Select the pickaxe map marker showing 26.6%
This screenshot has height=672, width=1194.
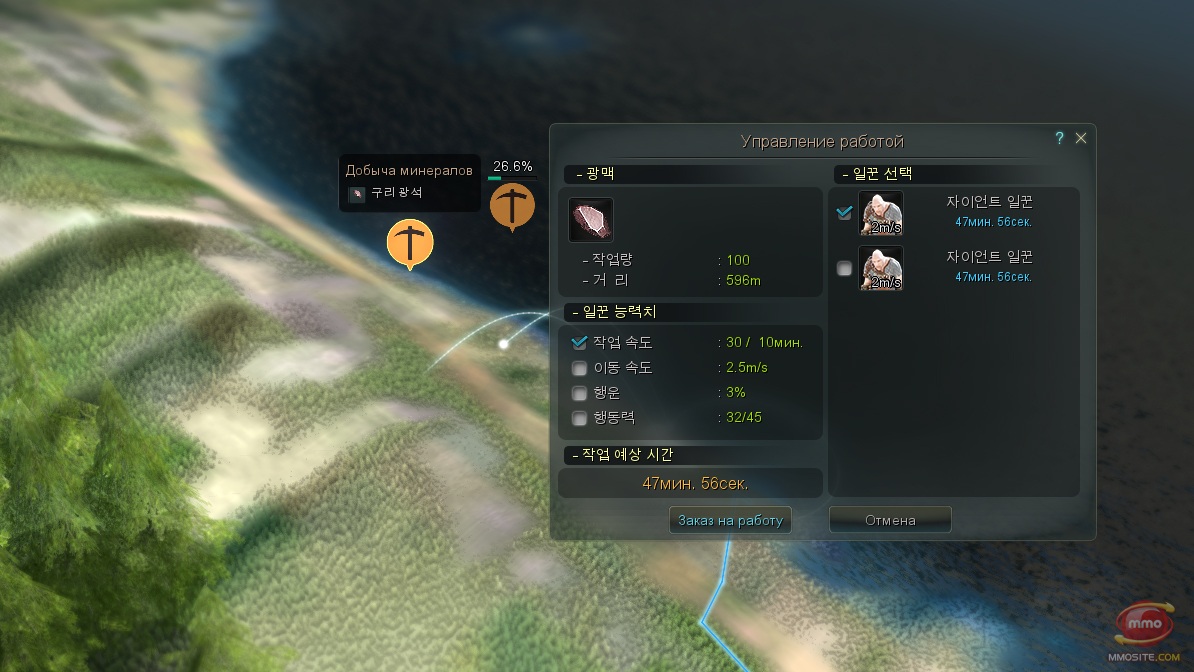point(512,205)
